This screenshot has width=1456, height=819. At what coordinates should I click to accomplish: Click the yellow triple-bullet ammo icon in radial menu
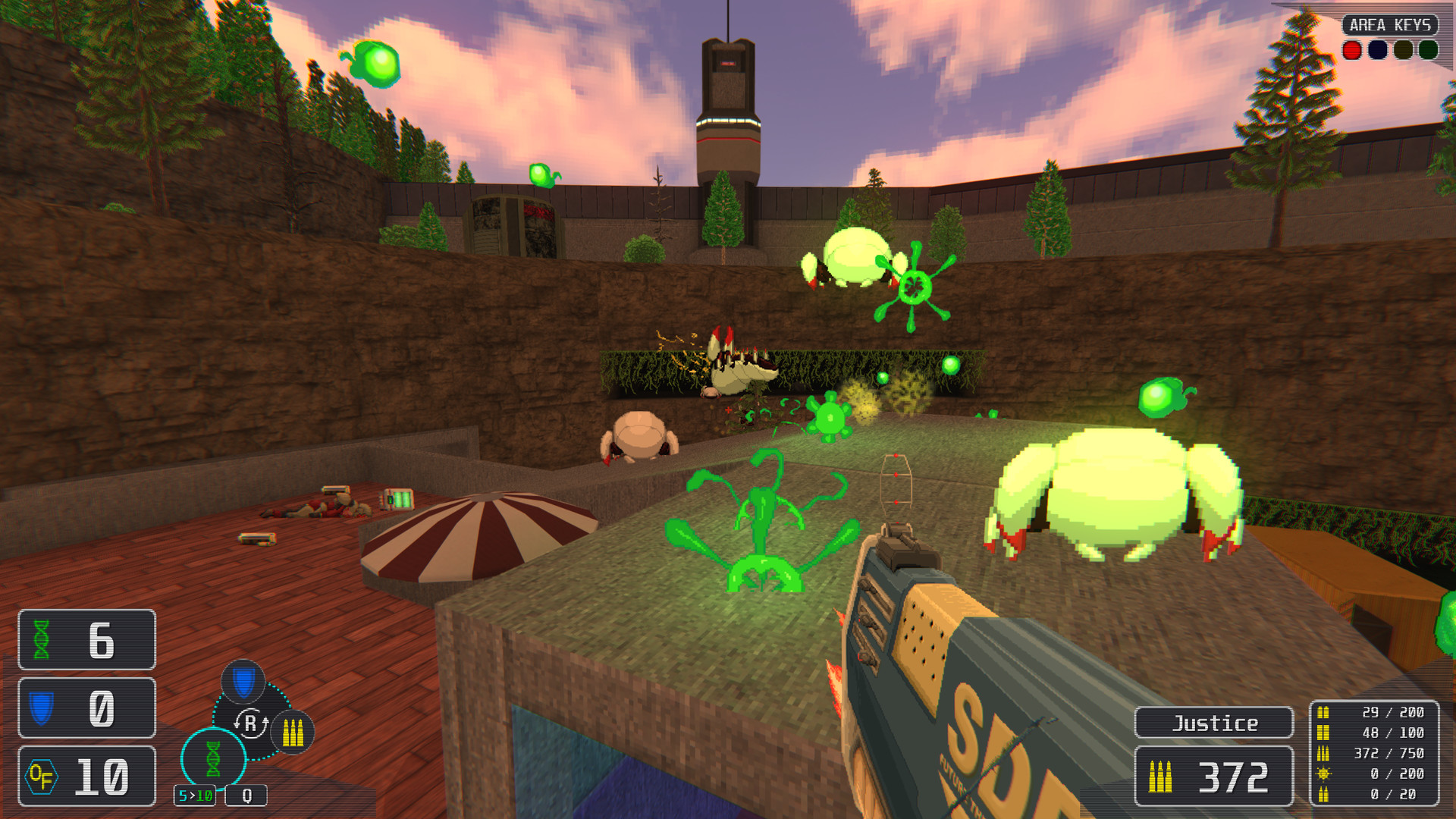pos(293,733)
